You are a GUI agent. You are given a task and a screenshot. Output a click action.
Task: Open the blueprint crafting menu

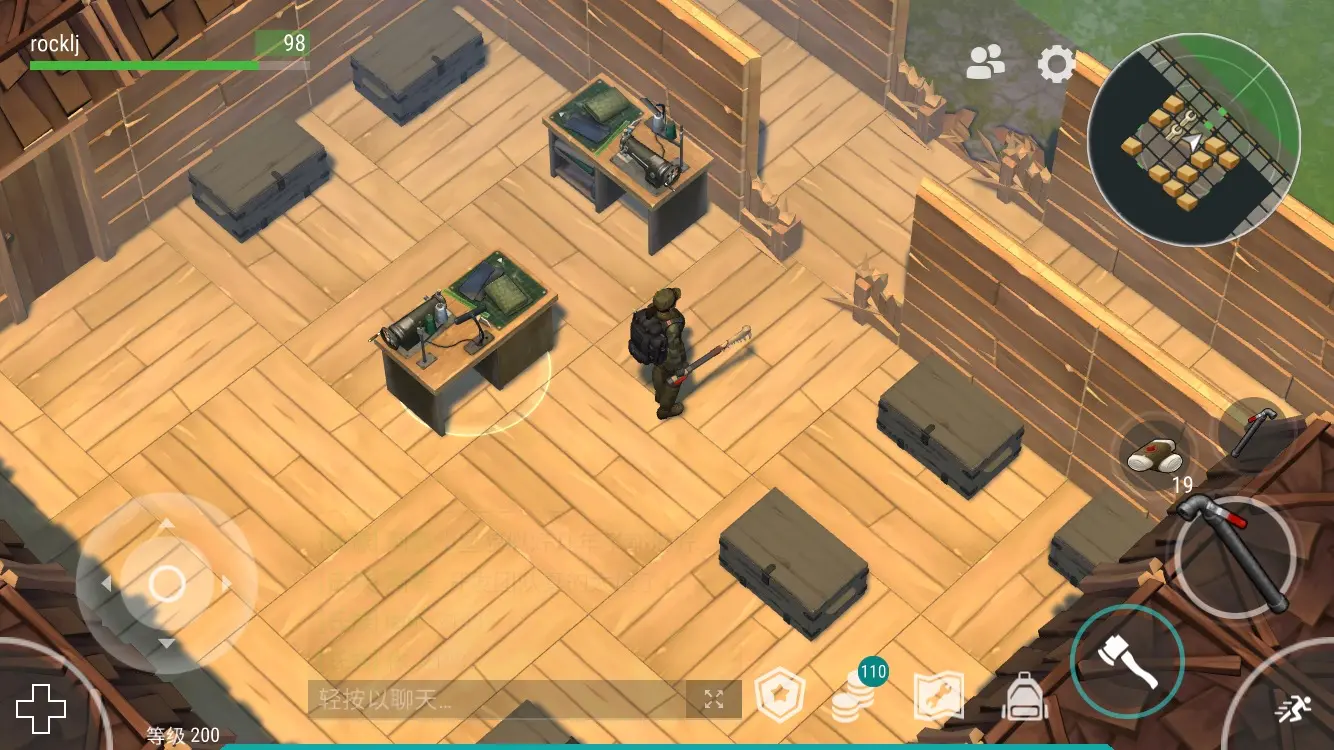point(938,696)
